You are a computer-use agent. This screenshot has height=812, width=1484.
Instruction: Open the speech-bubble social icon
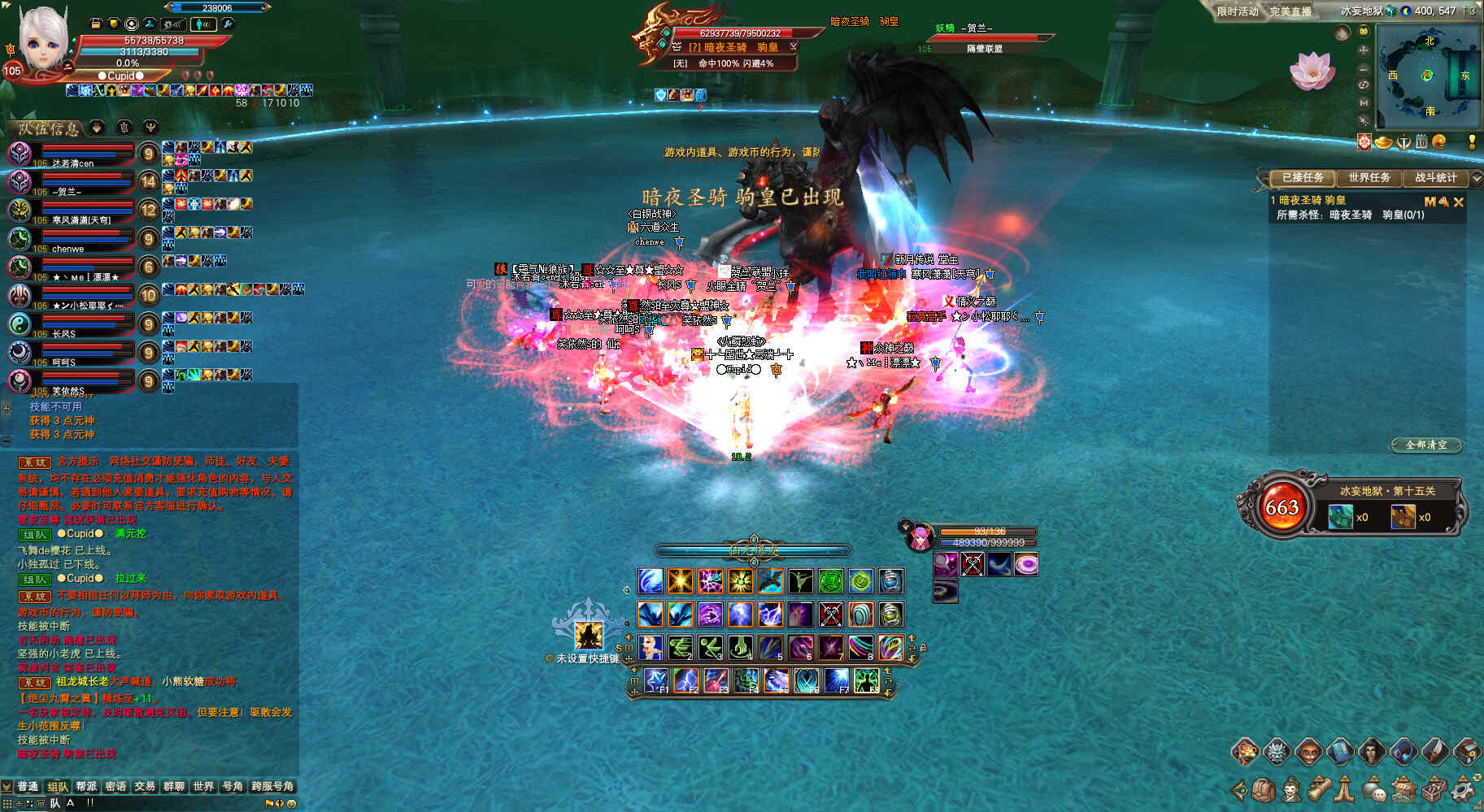pos(1374,789)
